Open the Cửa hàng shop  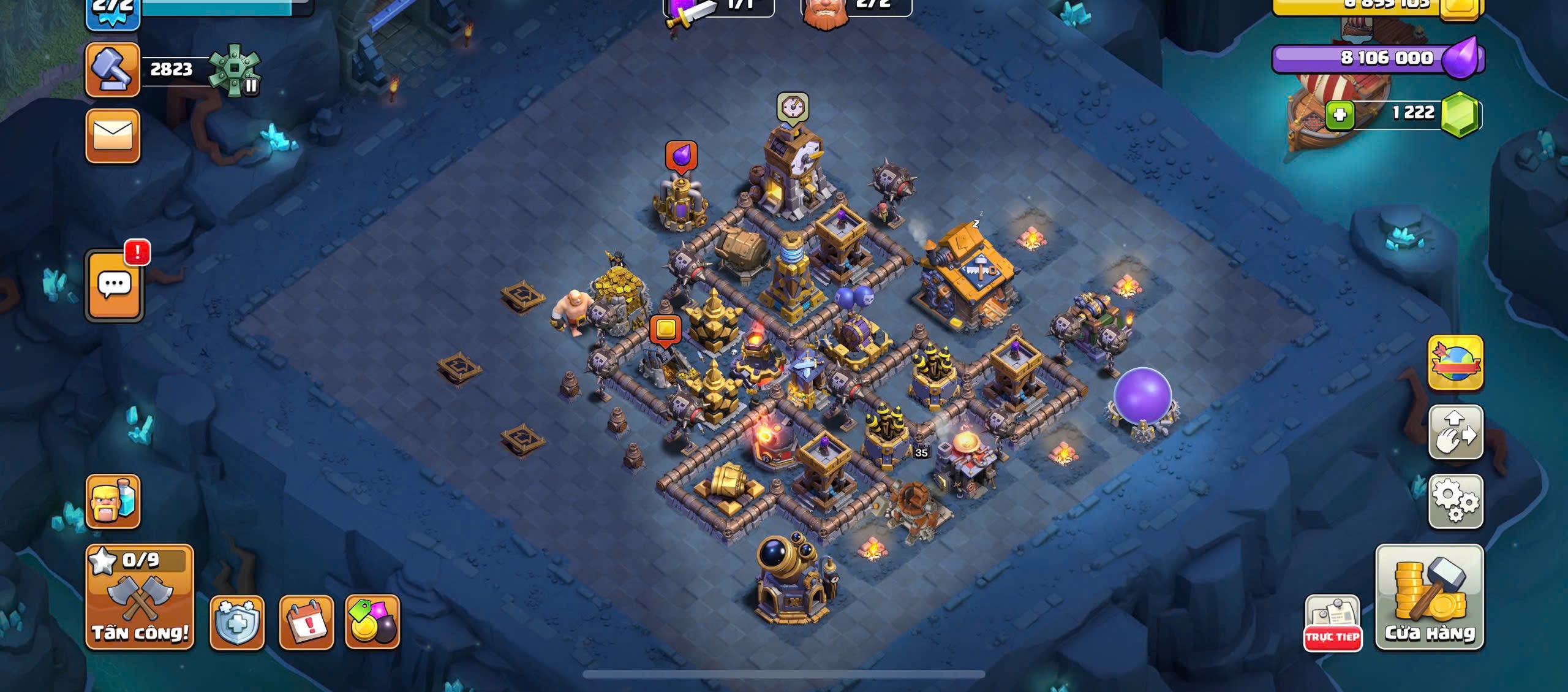[x=1429, y=597]
